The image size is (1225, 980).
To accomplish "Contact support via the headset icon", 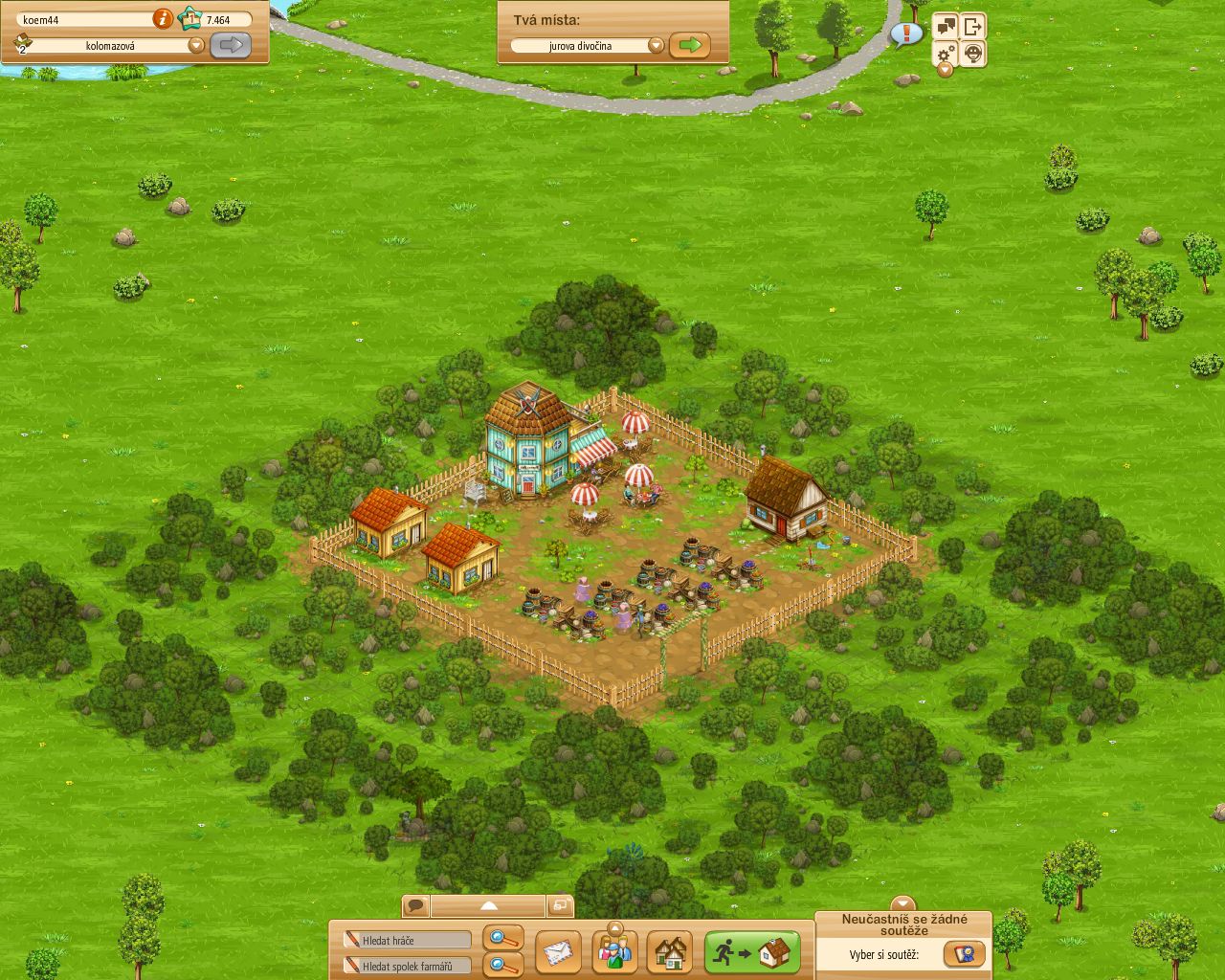I will (x=972, y=54).
